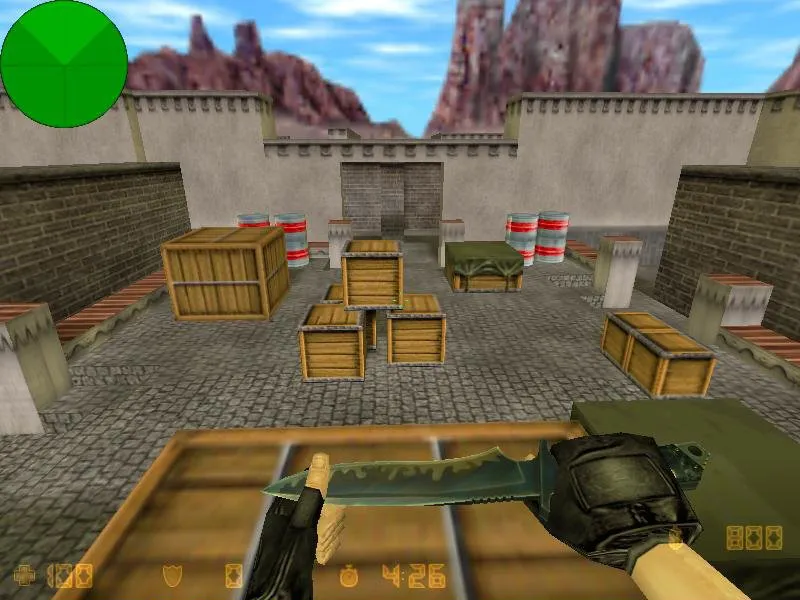Click the green circular radar

tap(64, 64)
